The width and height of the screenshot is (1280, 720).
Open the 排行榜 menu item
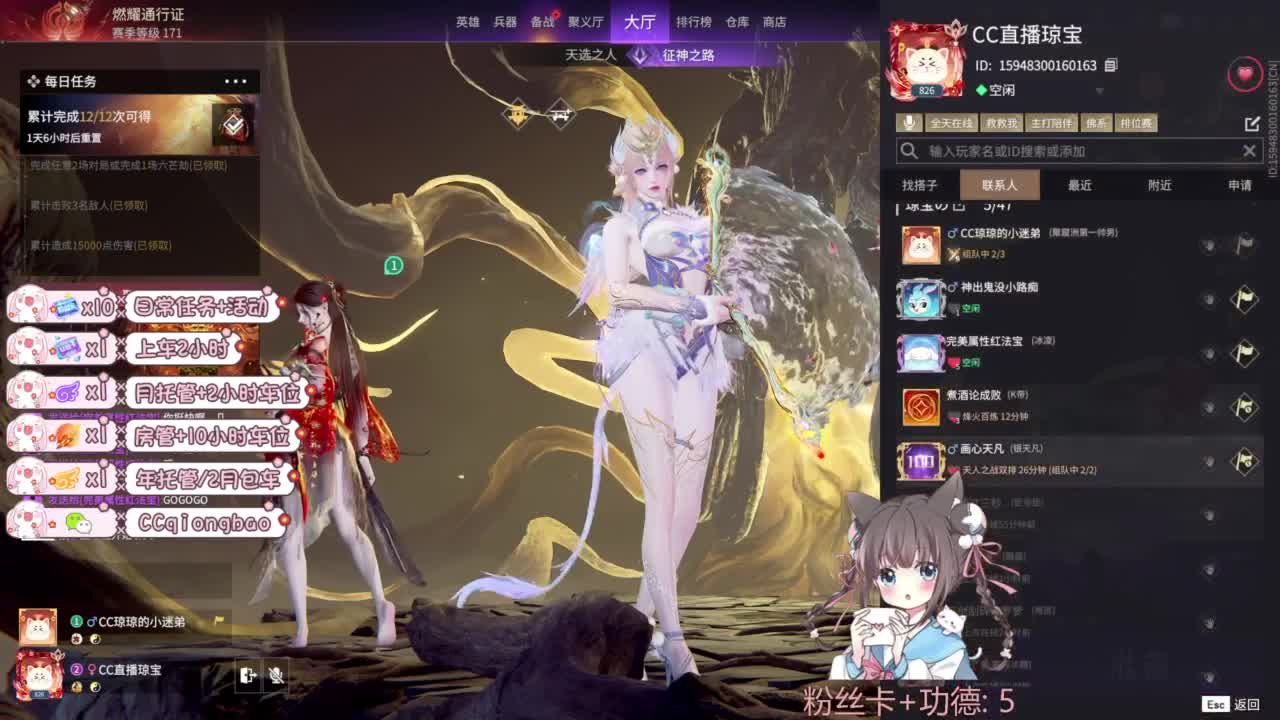692,21
